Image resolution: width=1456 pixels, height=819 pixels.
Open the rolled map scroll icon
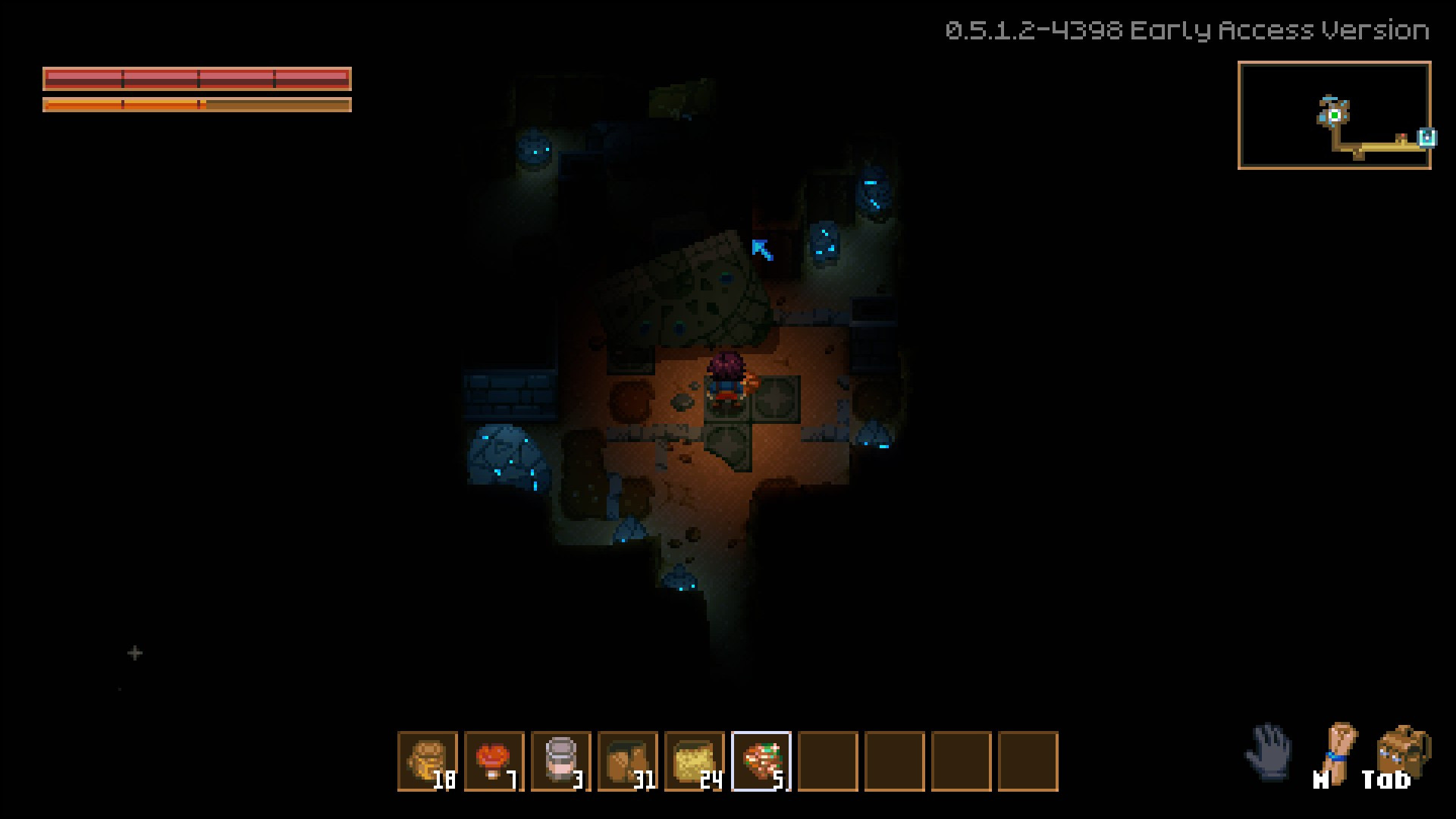(1339, 751)
